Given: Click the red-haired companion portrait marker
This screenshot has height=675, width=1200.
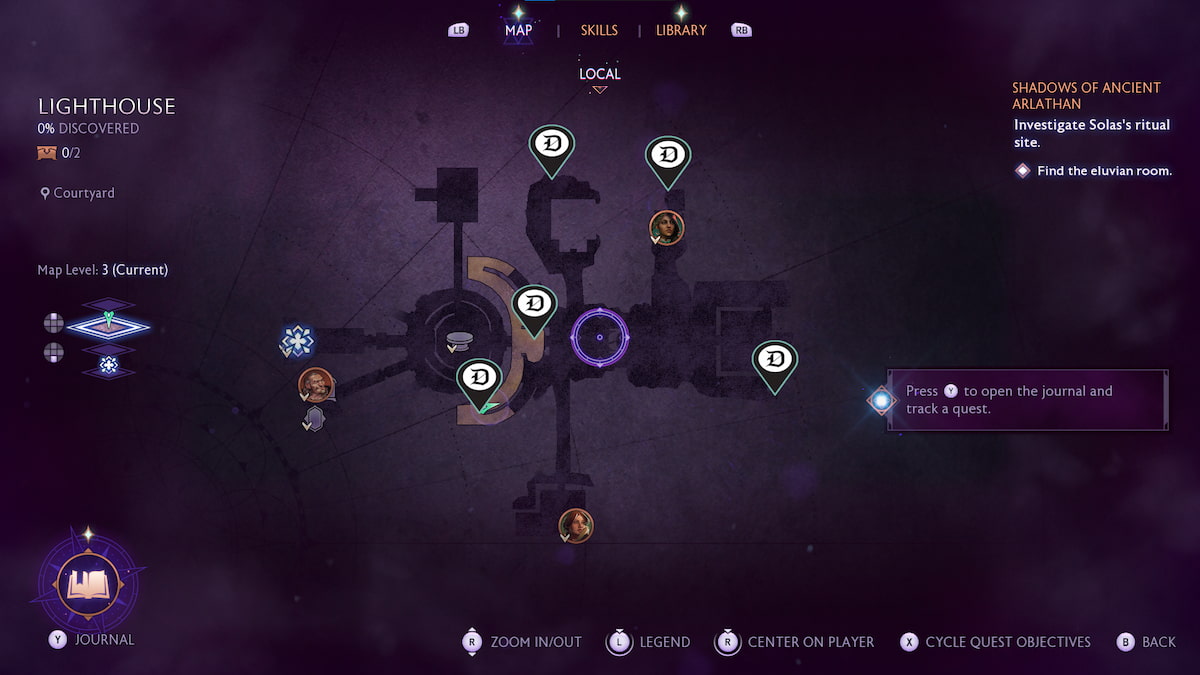Looking at the screenshot, I should point(576,525).
